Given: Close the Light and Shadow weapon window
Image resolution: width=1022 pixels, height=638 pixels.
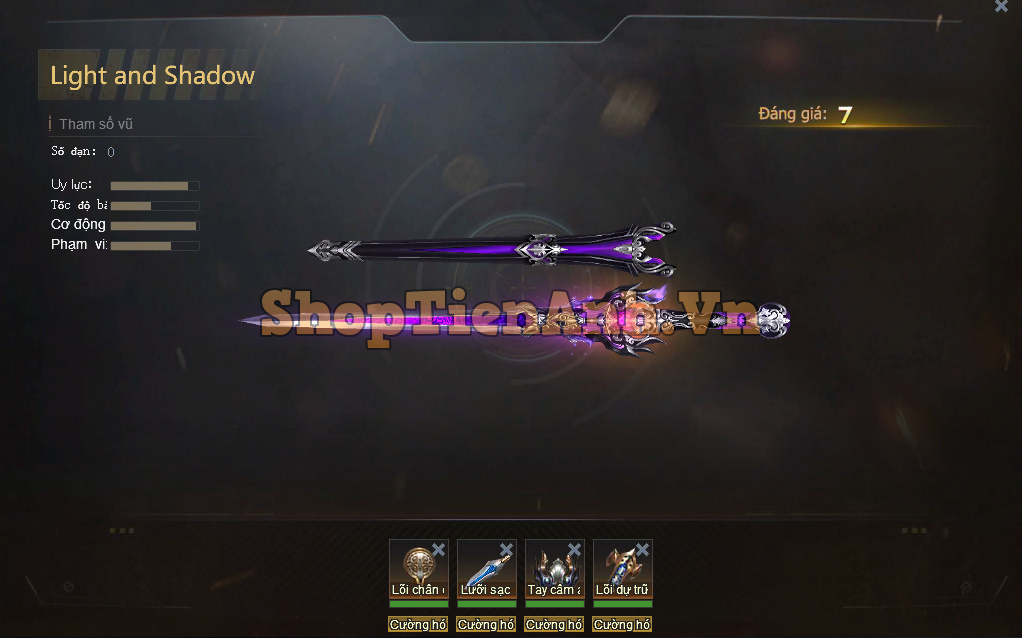Looking at the screenshot, I should [x=1001, y=6].
